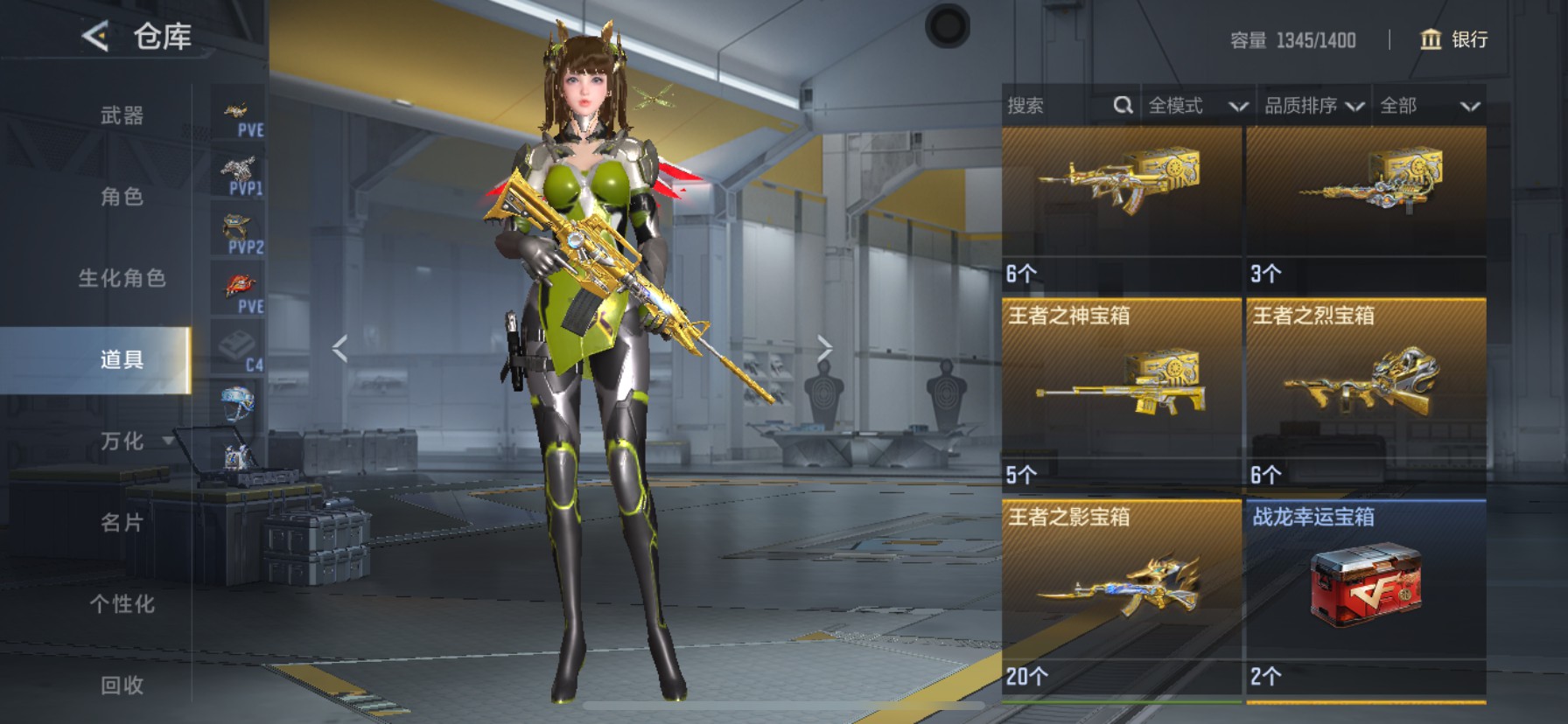Click the search magnifier icon
The image size is (1568, 724).
pyautogui.click(x=1124, y=105)
